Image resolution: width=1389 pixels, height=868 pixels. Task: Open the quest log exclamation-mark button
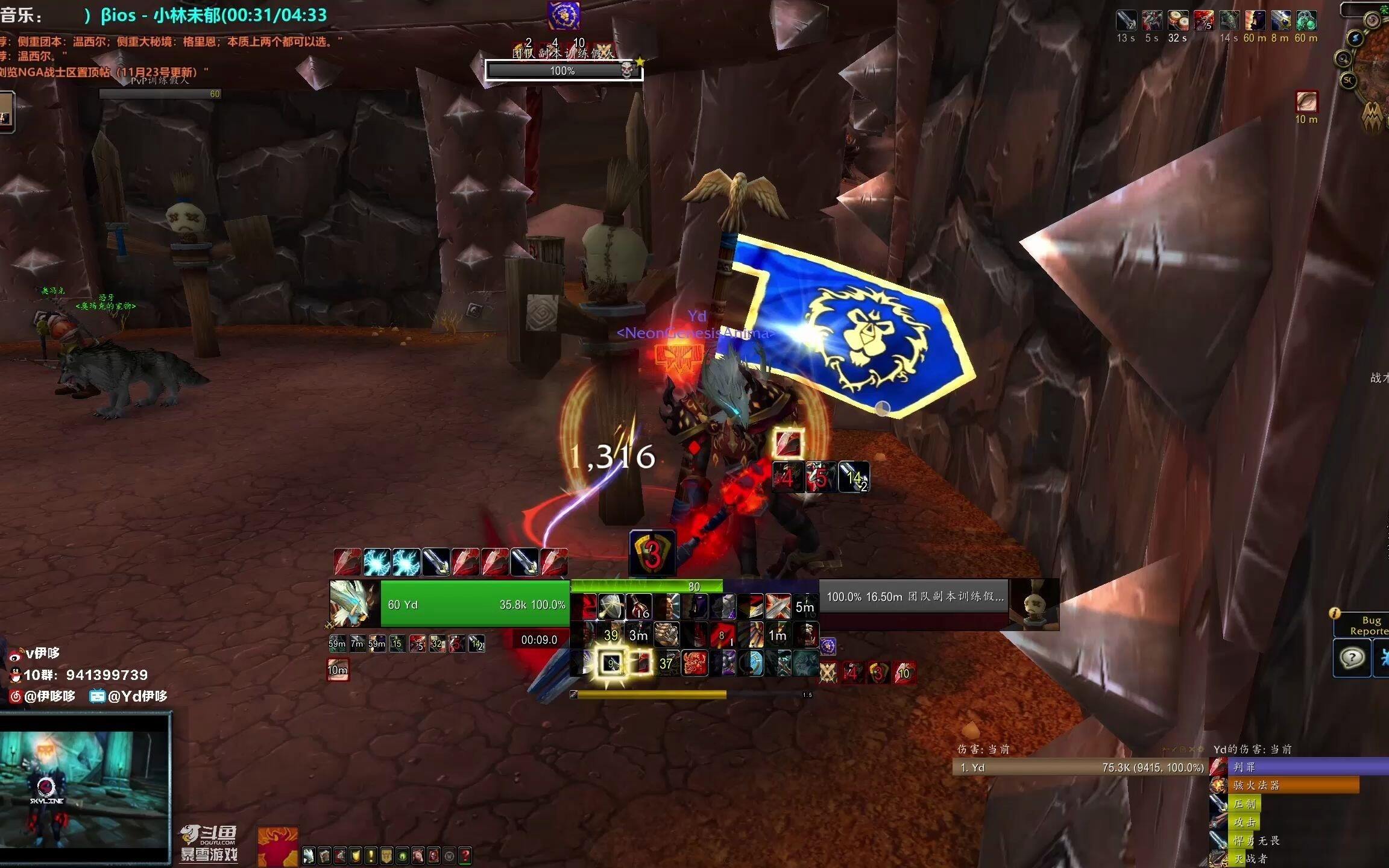(371, 855)
